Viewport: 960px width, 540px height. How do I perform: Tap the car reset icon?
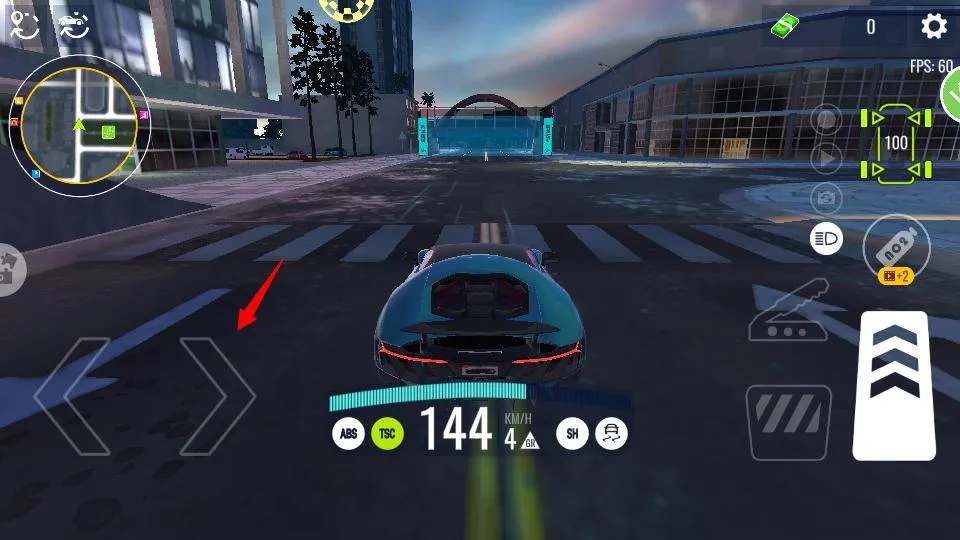73,26
